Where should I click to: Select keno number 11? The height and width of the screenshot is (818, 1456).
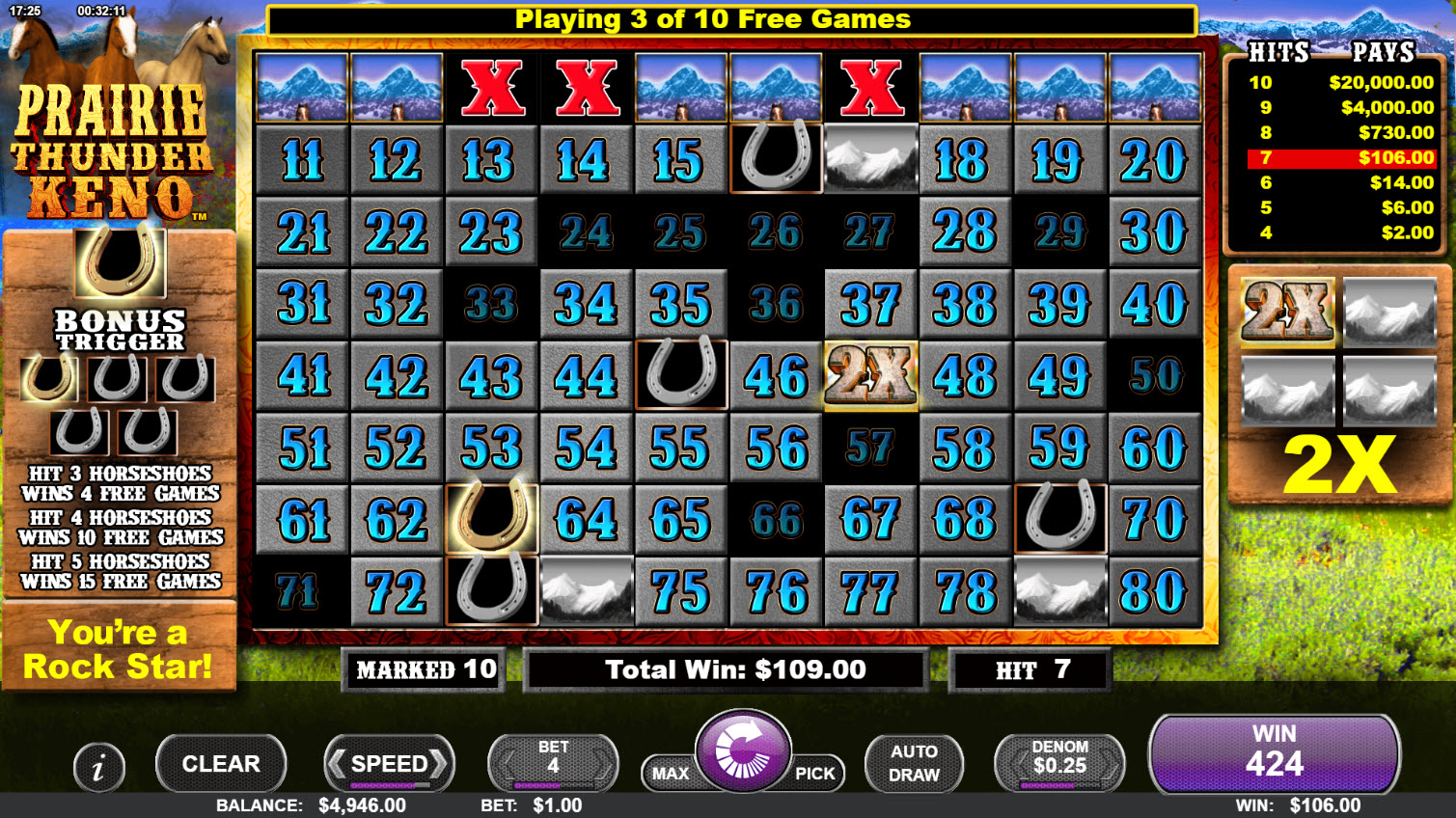point(302,160)
